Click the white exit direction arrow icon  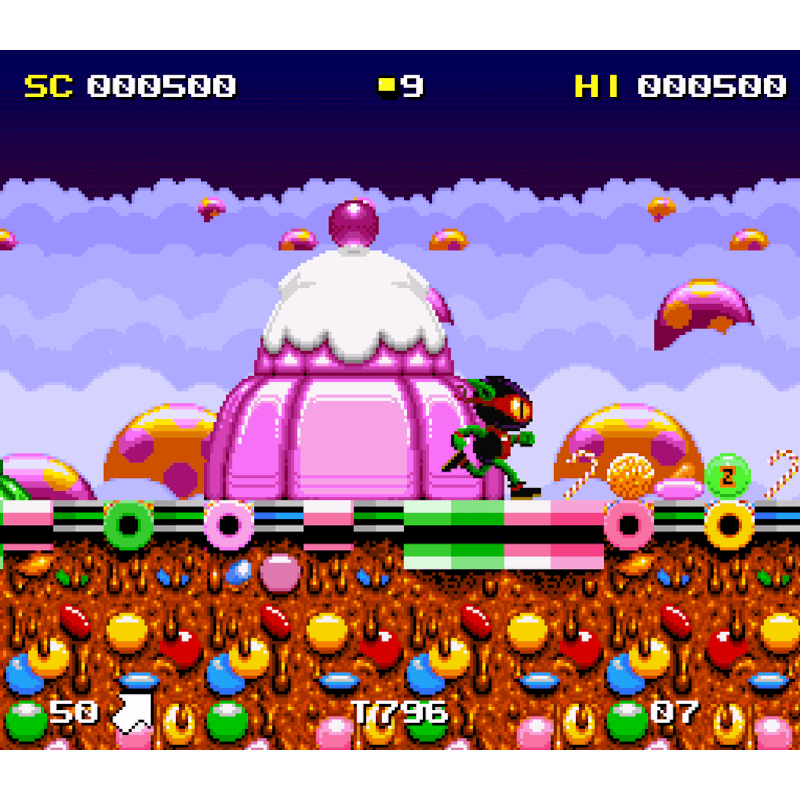pyautogui.click(x=132, y=712)
